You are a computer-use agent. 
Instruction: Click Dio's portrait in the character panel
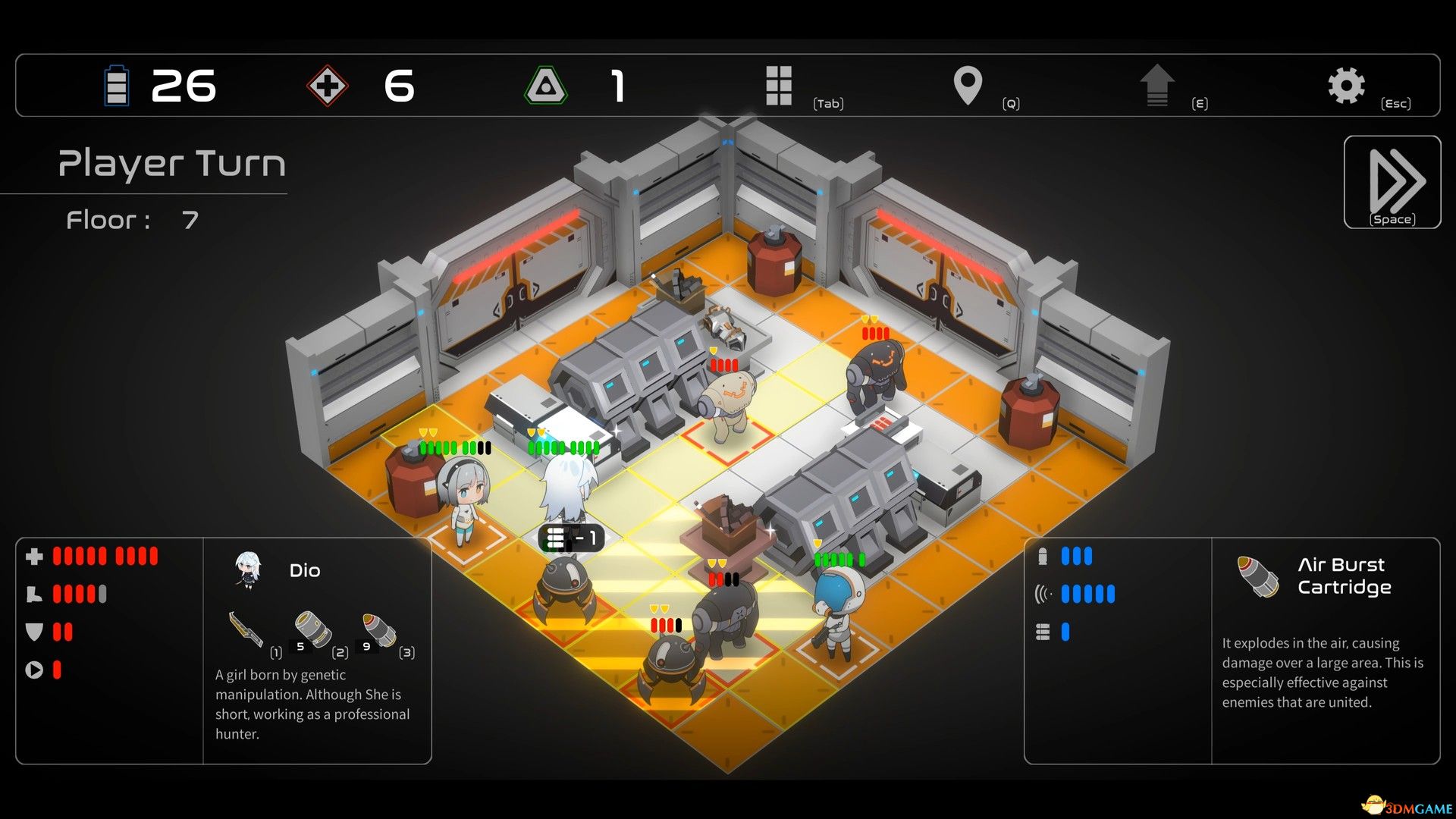click(248, 570)
